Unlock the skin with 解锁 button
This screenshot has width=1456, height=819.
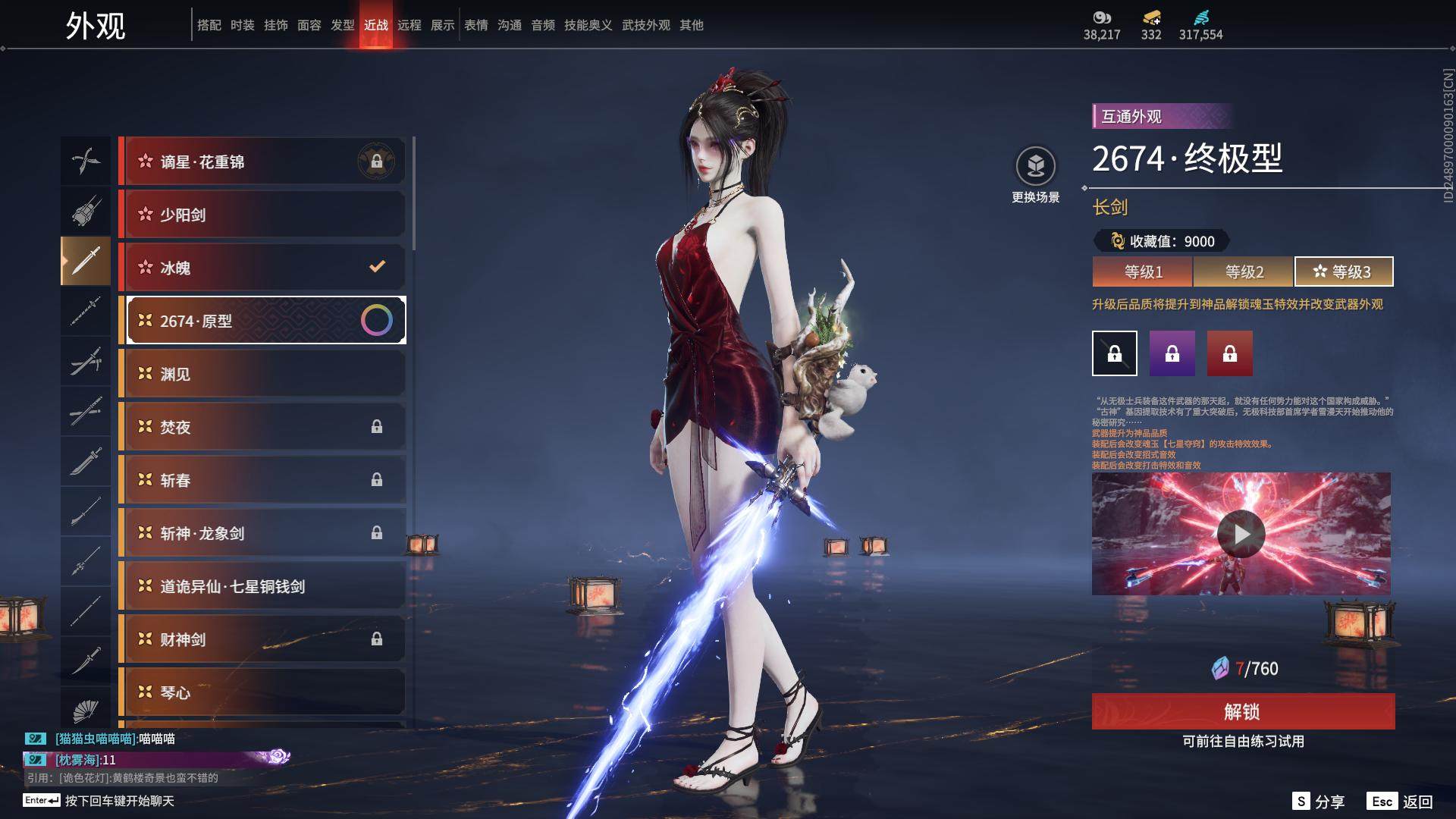(1243, 711)
